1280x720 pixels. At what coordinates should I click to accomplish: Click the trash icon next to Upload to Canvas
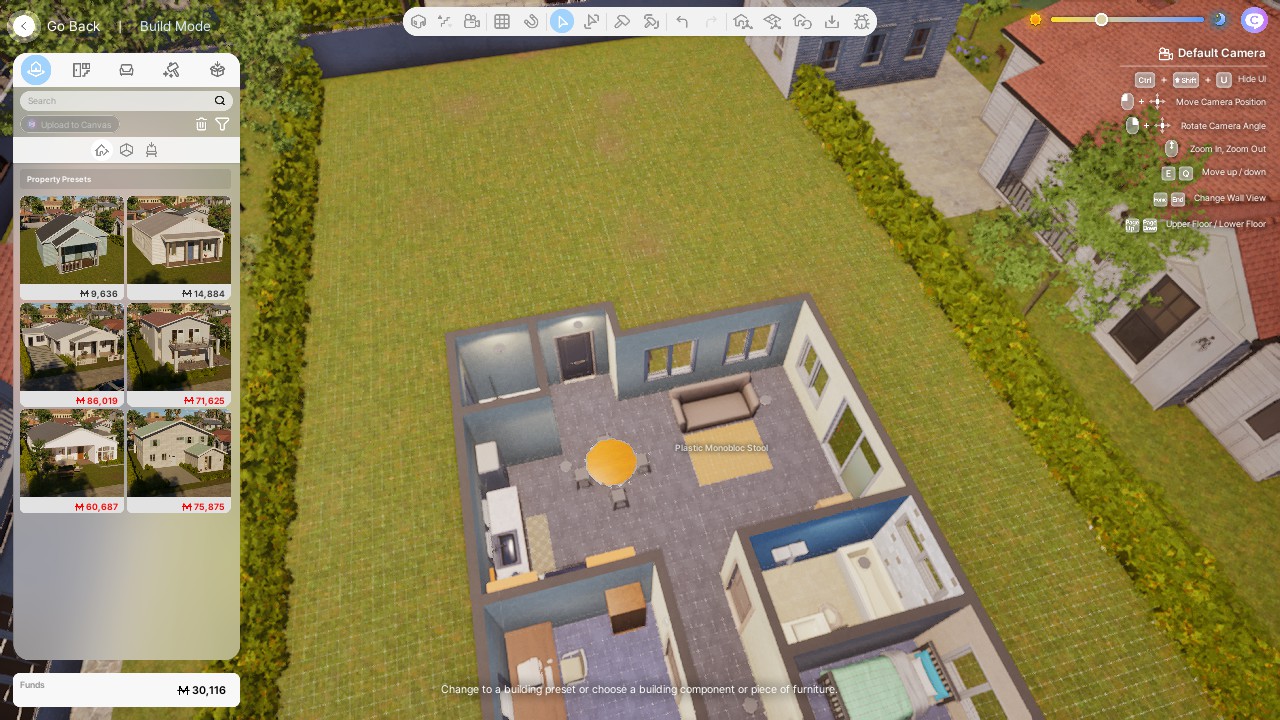(201, 123)
